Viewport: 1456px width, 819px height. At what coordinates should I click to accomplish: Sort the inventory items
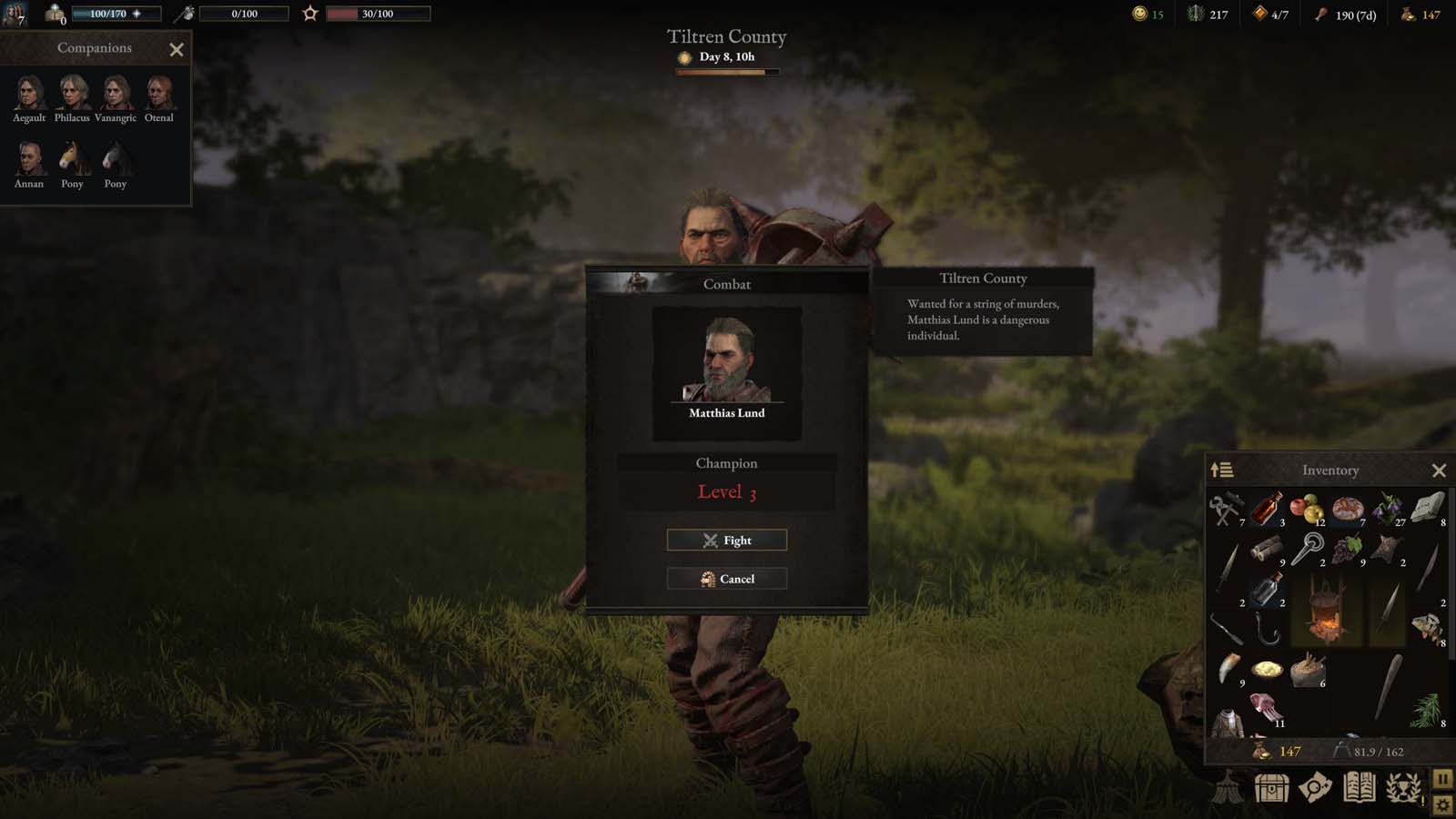tap(1221, 470)
